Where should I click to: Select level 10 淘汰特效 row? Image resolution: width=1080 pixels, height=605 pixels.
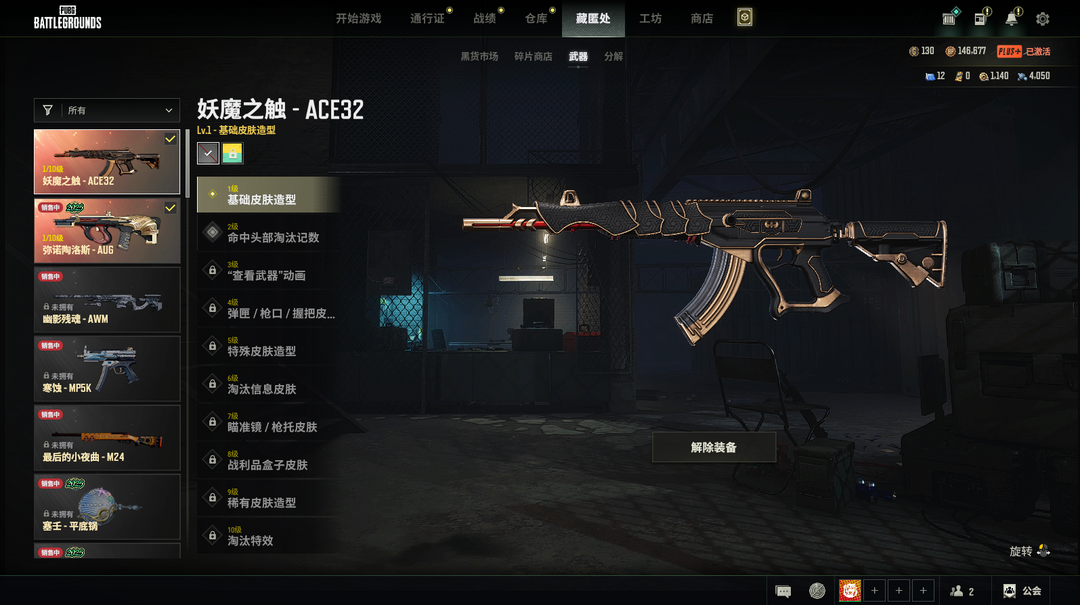268,536
